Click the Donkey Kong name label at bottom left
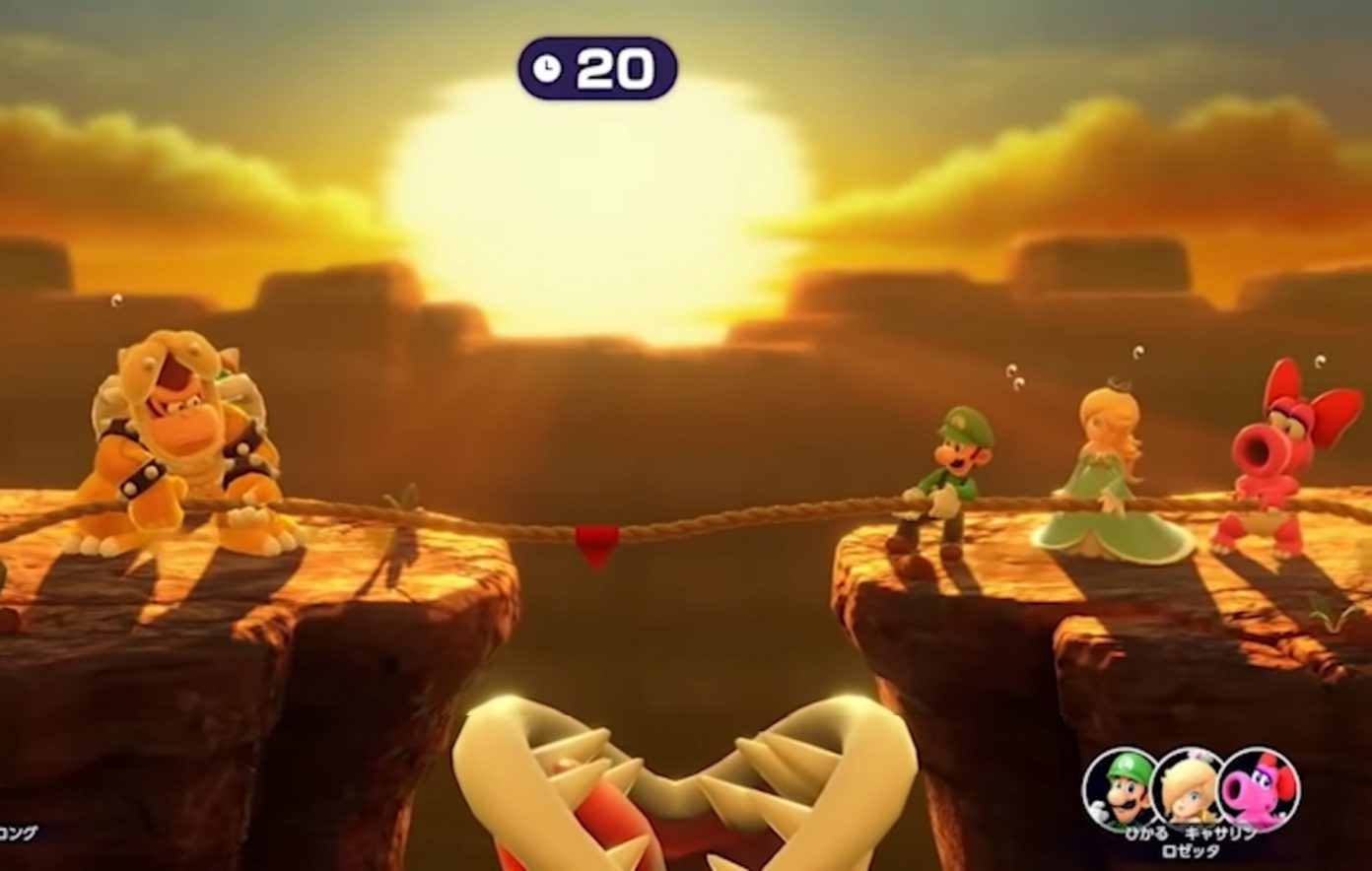The width and height of the screenshot is (1372, 871). click(18, 831)
